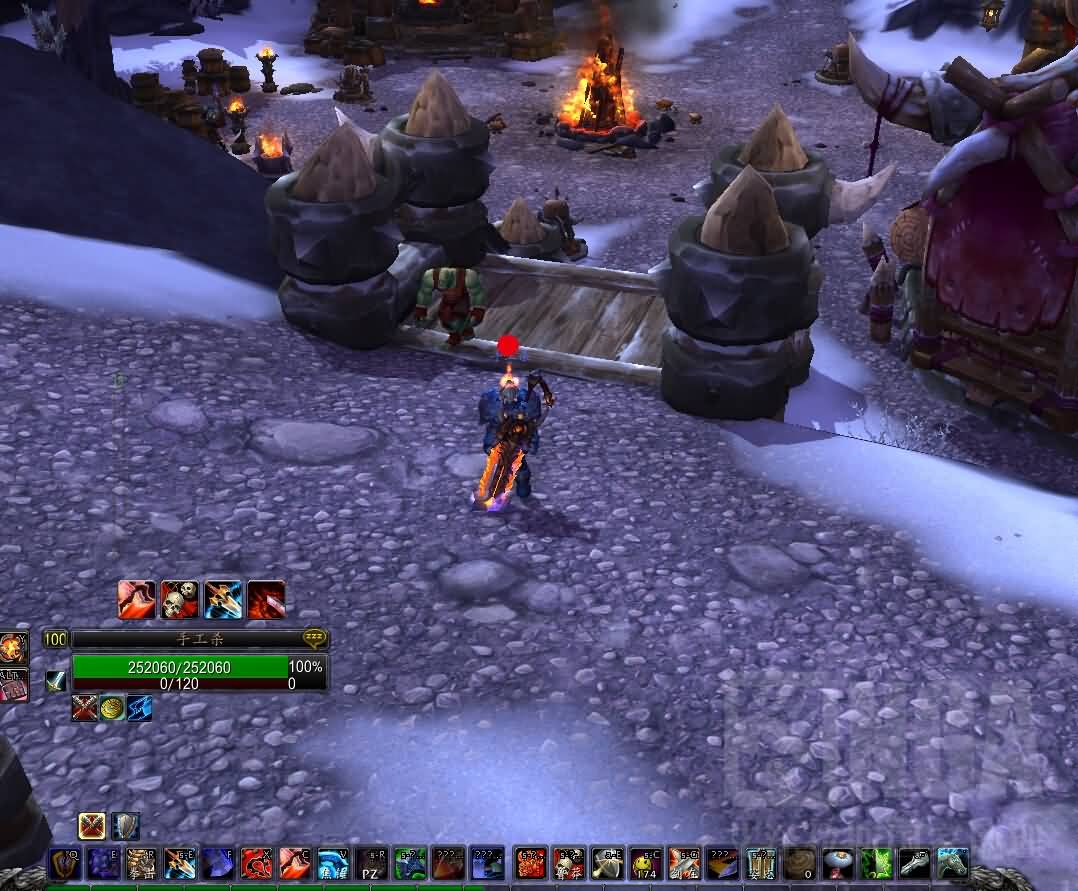Select the battle stance crossed-swords icon

[x=92, y=826]
